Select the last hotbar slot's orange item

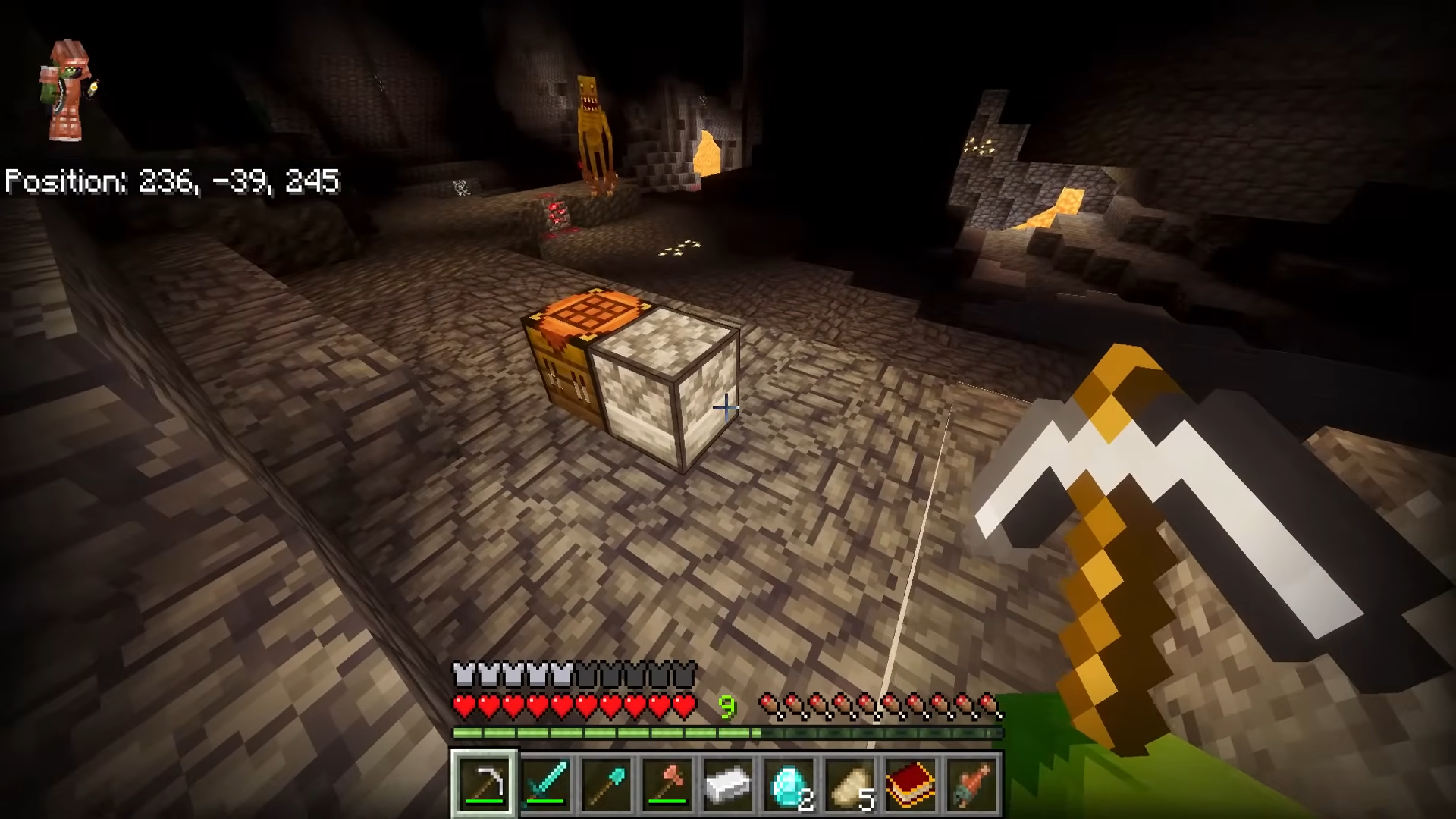coord(971,784)
